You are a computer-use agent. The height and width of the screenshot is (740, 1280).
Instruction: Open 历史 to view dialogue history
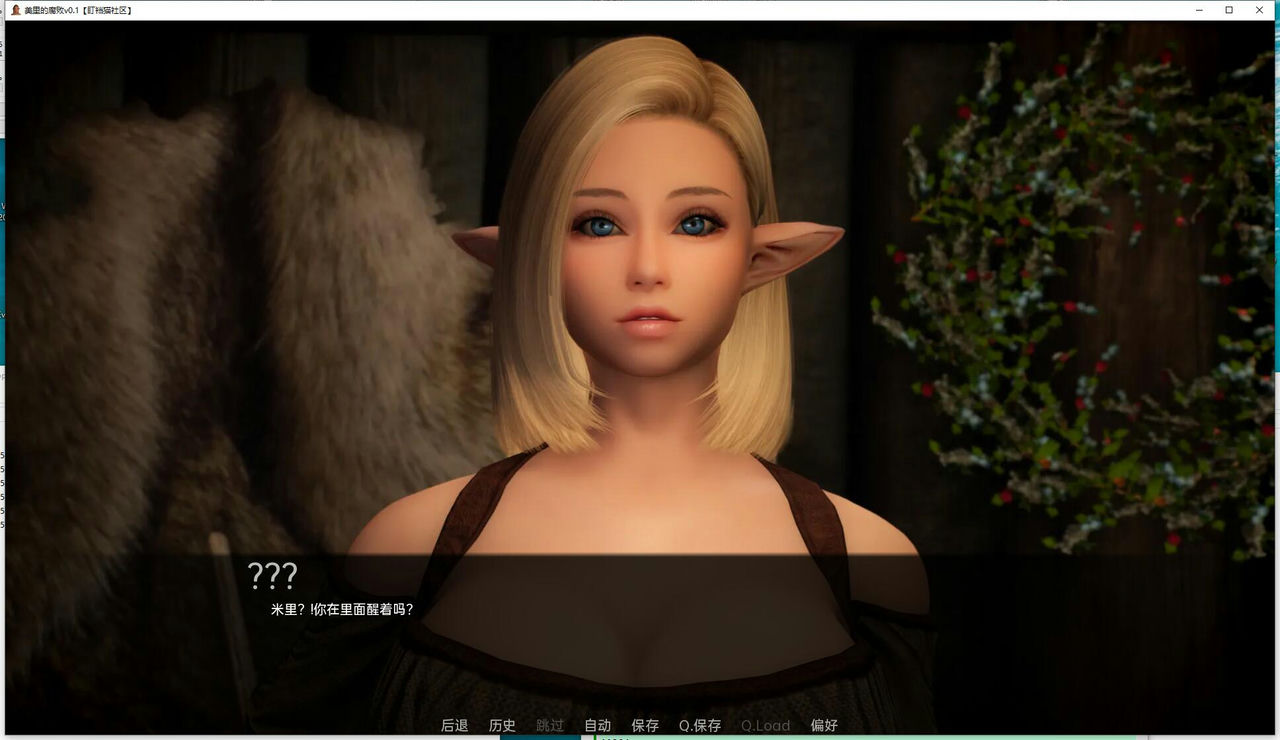click(x=501, y=725)
